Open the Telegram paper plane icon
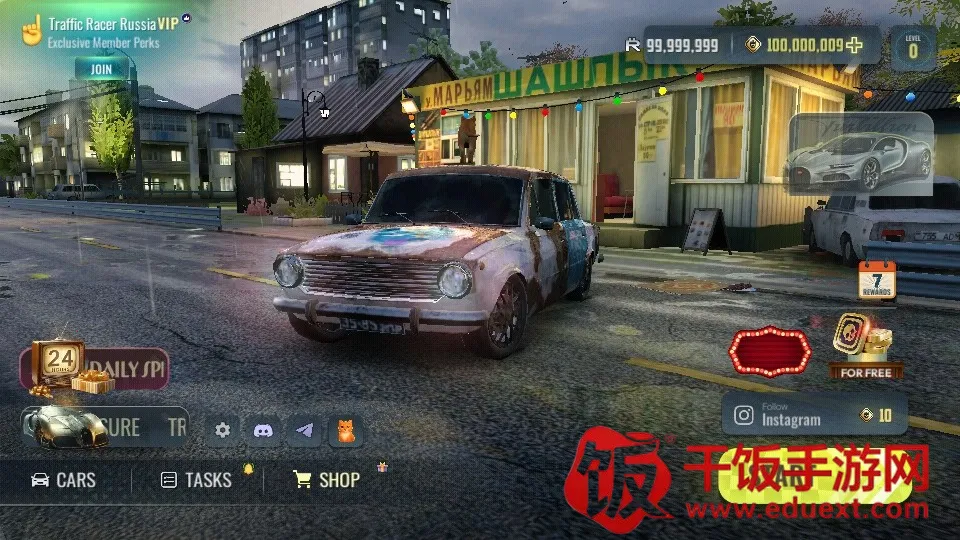This screenshot has height=540, width=960. [305, 430]
